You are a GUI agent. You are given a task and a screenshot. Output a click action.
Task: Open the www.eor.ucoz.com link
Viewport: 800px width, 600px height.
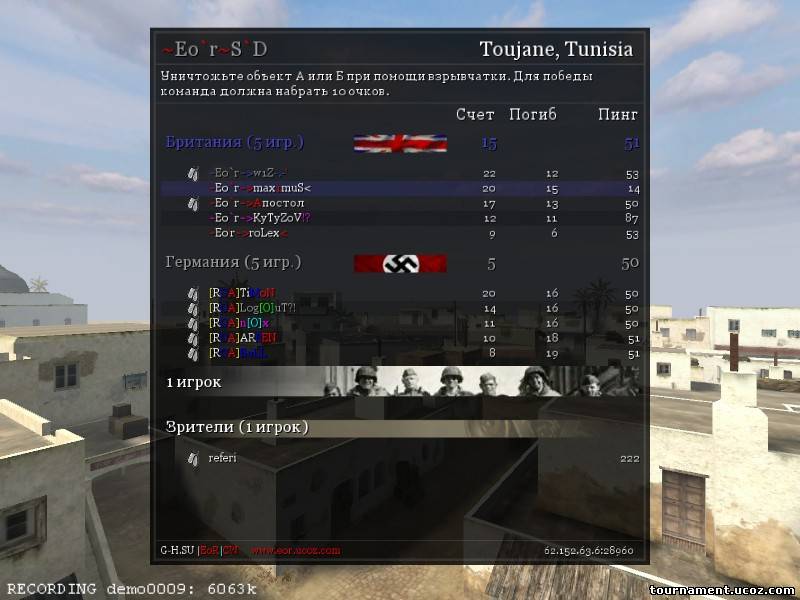click(x=295, y=550)
